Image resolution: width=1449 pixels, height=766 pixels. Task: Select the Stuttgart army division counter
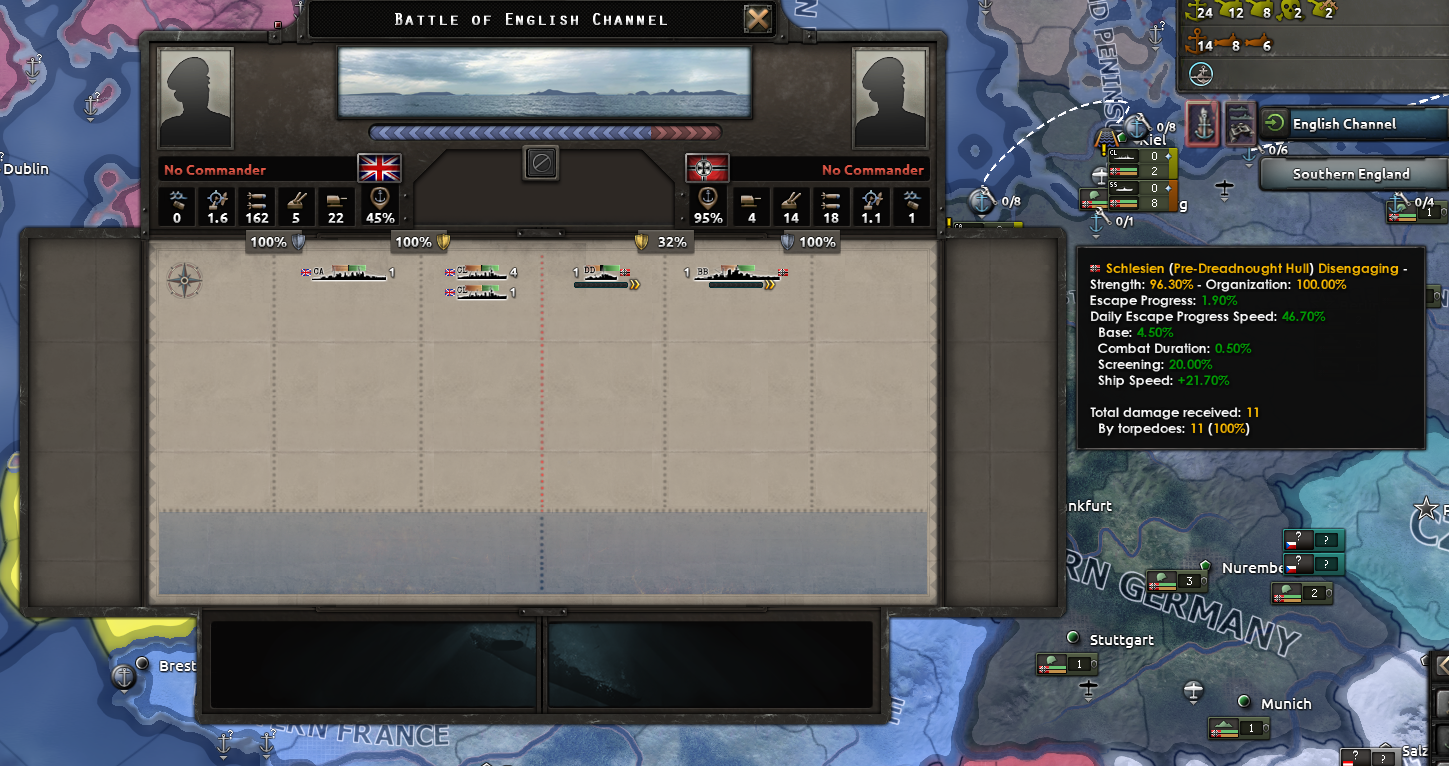click(x=1066, y=665)
